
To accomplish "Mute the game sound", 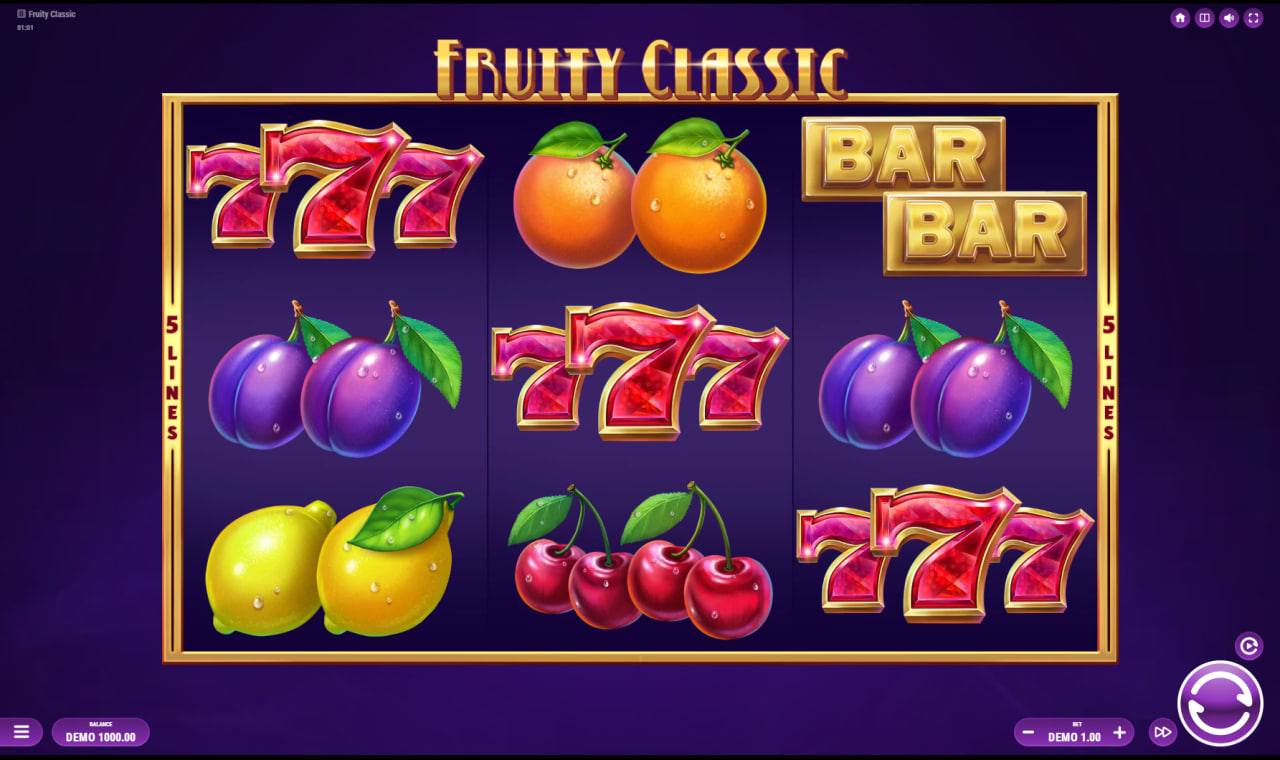I will 1228,17.
